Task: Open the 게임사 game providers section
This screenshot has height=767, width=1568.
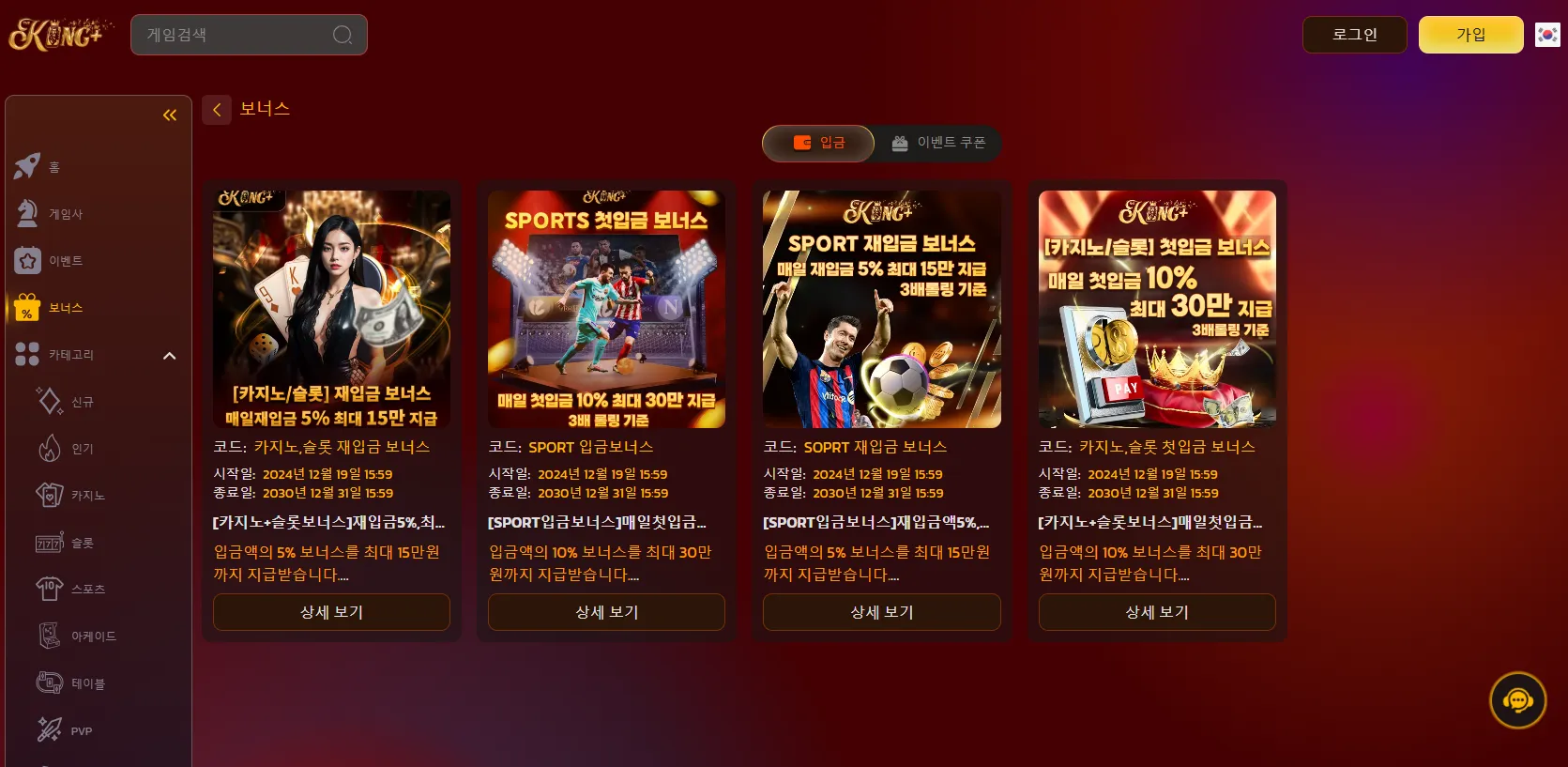Action: (x=28, y=213)
